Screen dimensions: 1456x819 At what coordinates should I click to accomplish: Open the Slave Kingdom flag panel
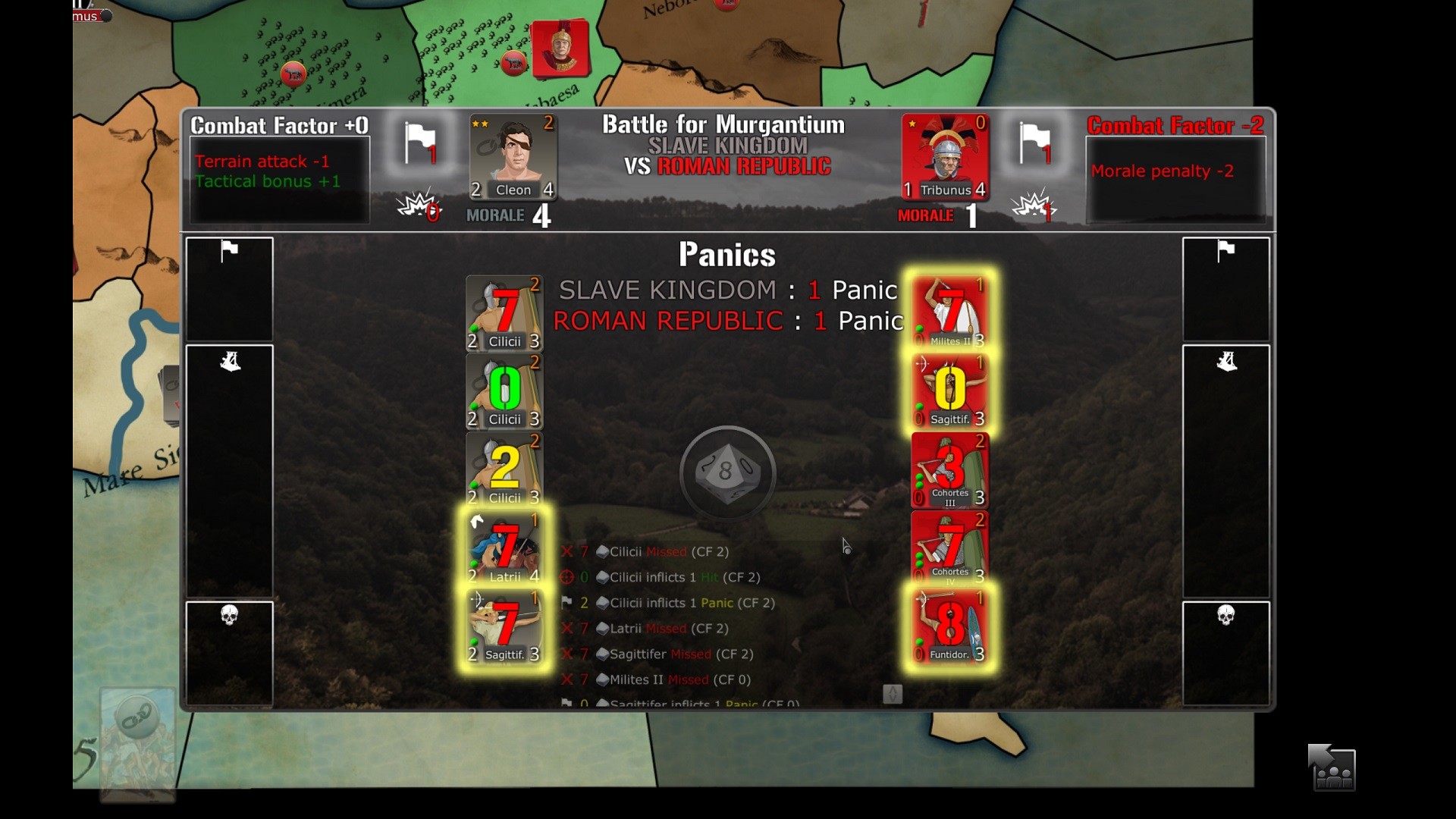click(229, 290)
